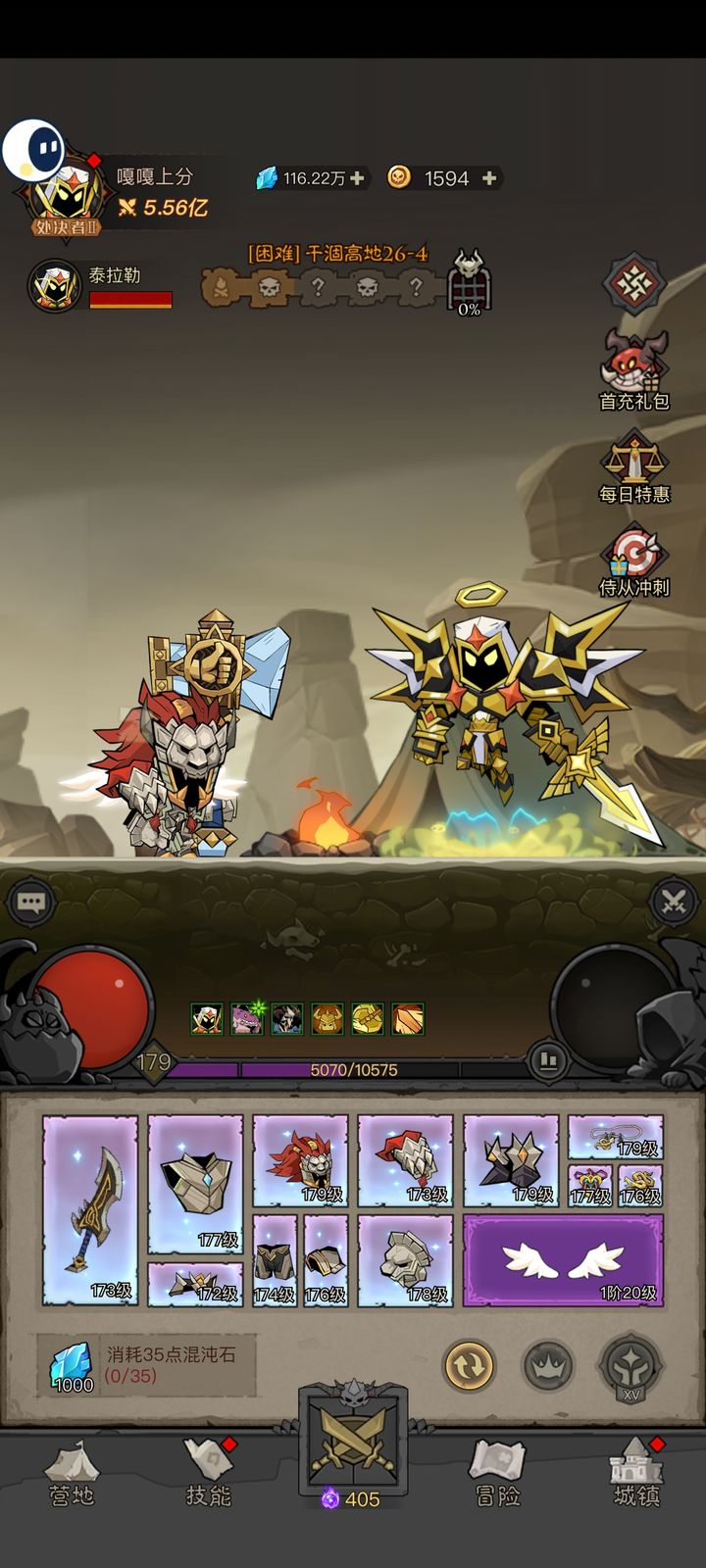
Task: Open the player avatar profile 嘎嘎上分
Action: coord(67,193)
